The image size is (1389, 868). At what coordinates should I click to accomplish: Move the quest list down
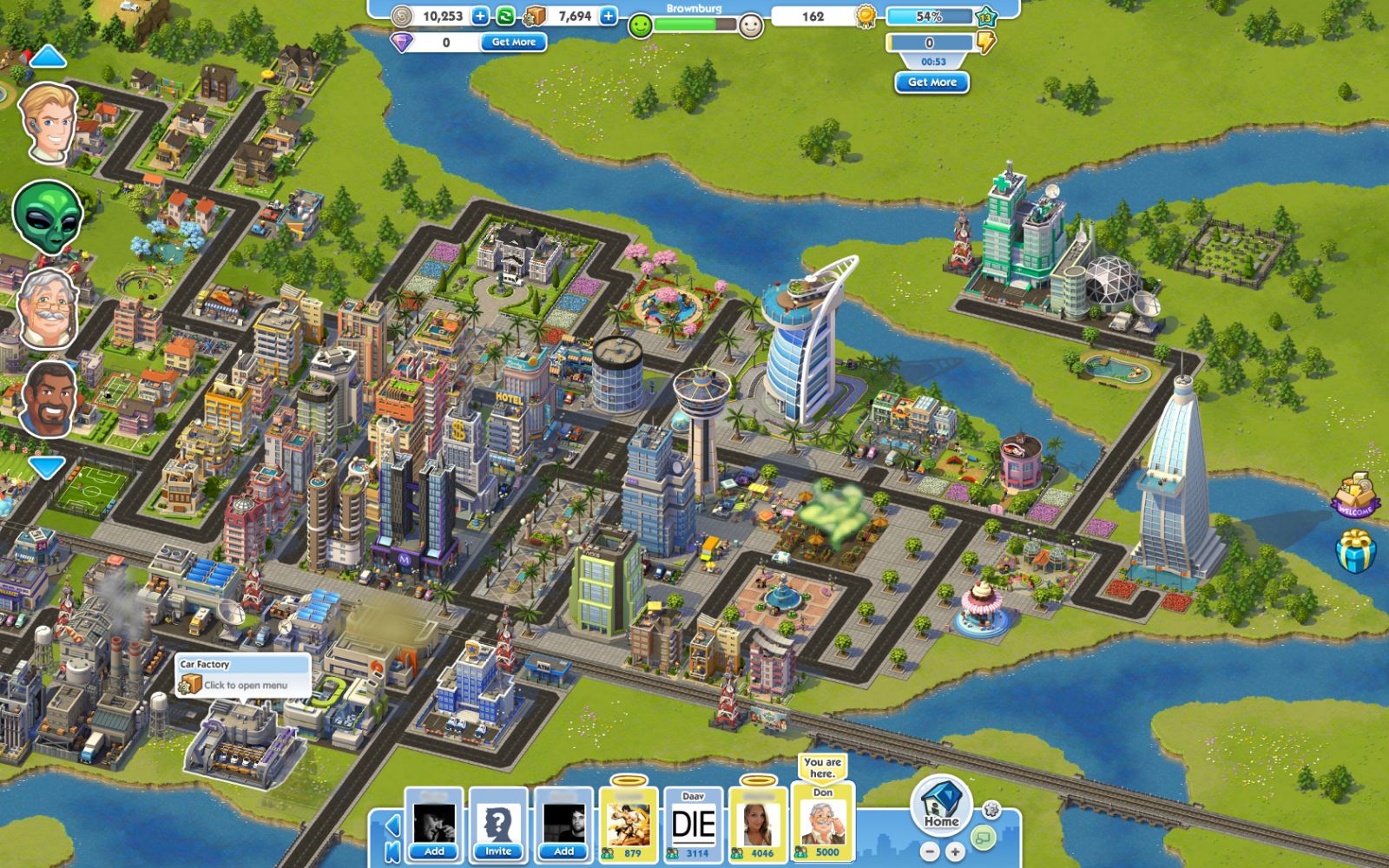pos(47,468)
